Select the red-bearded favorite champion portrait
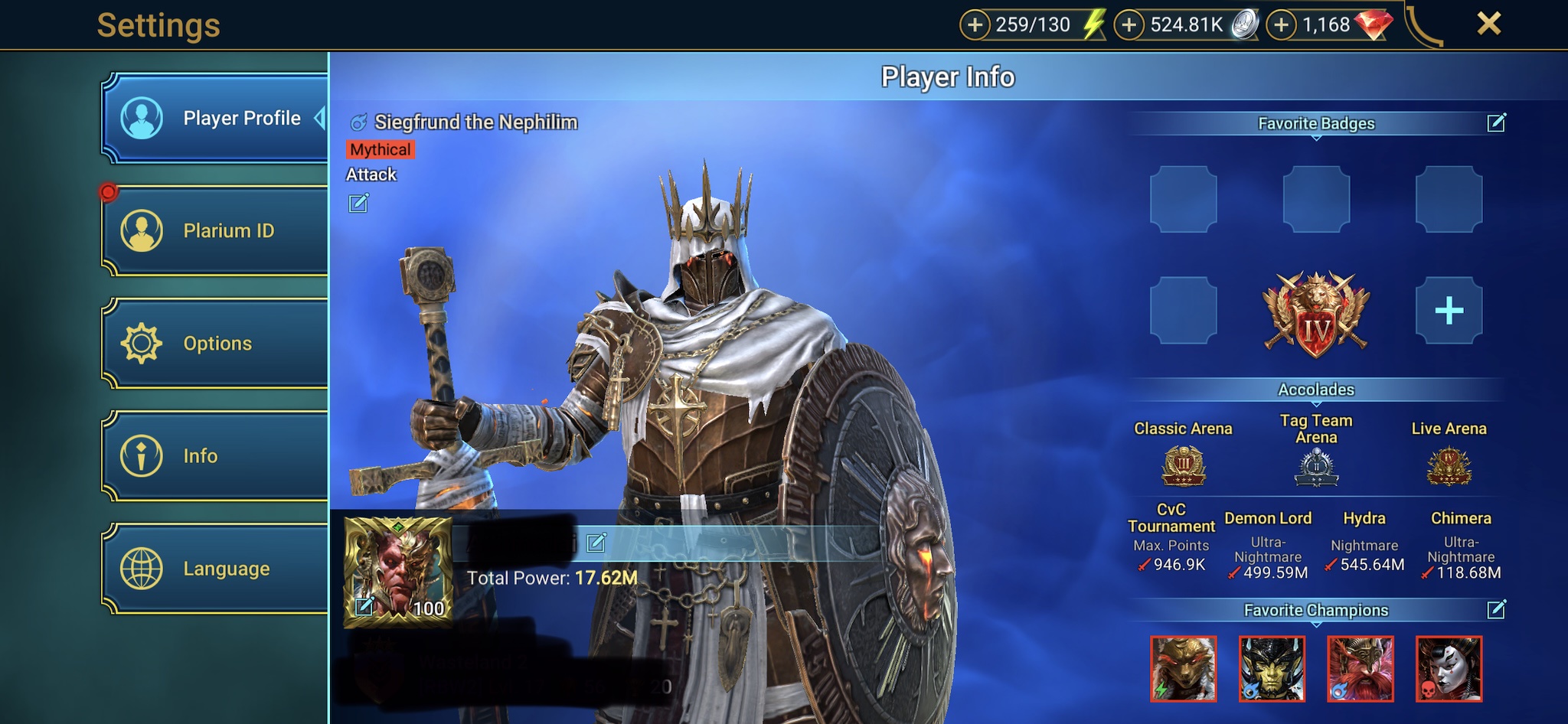1568x724 pixels. (x=1361, y=668)
